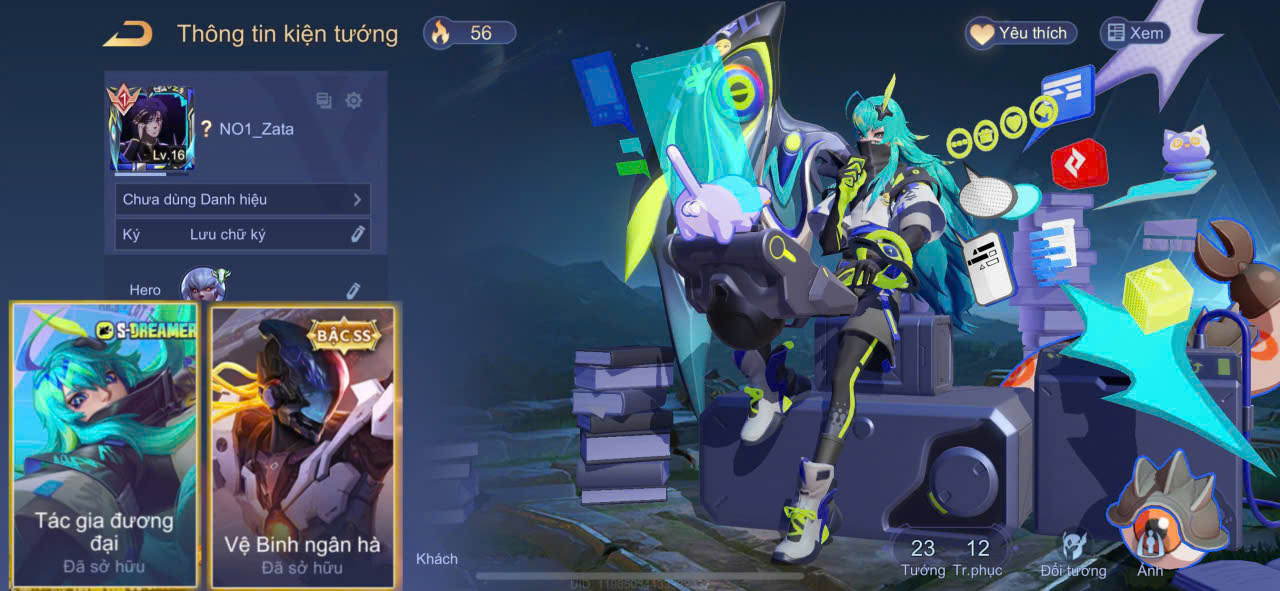Edit the Hero row with pencil icon
Viewport: 1280px width, 591px height.
coord(352,290)
